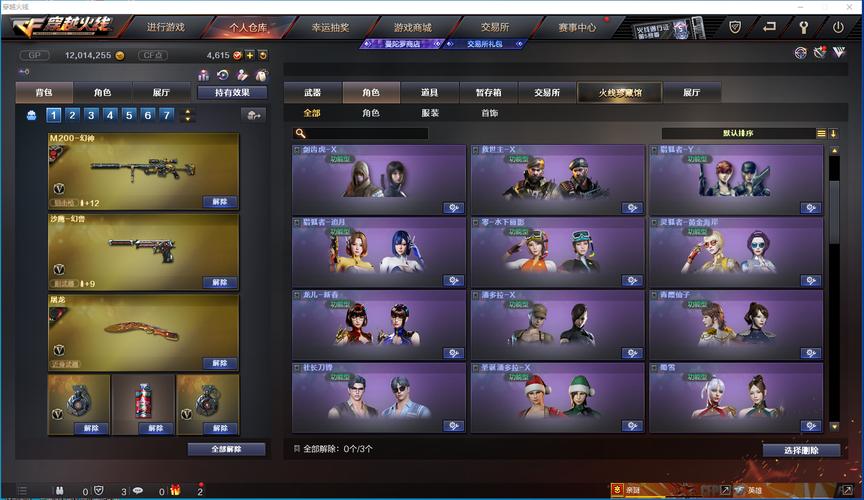Open the 交易所 menu in top navigation

point(493,27)
